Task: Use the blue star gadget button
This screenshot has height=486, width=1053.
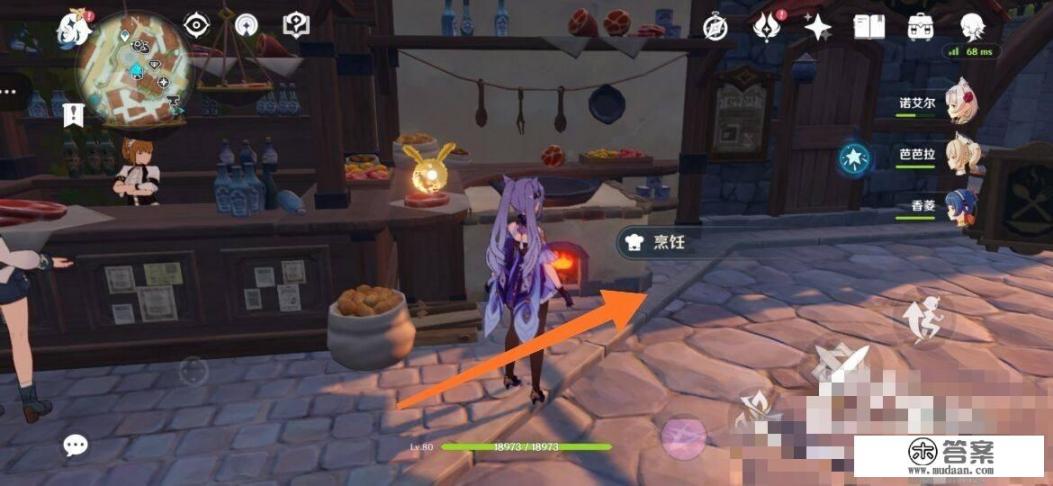Action: [x=855, y=157]
